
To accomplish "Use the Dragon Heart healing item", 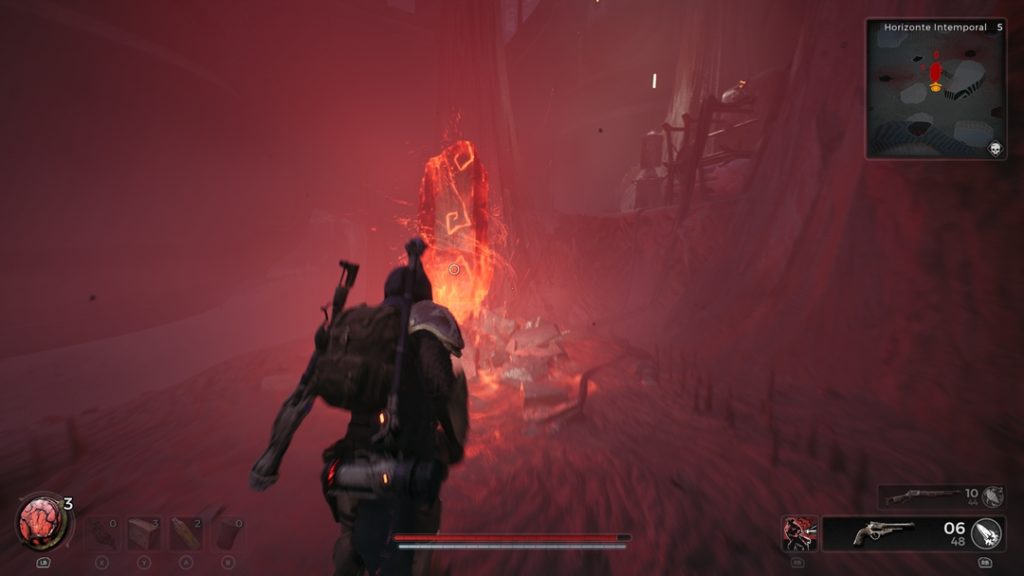I will click(x=42, y=522).
